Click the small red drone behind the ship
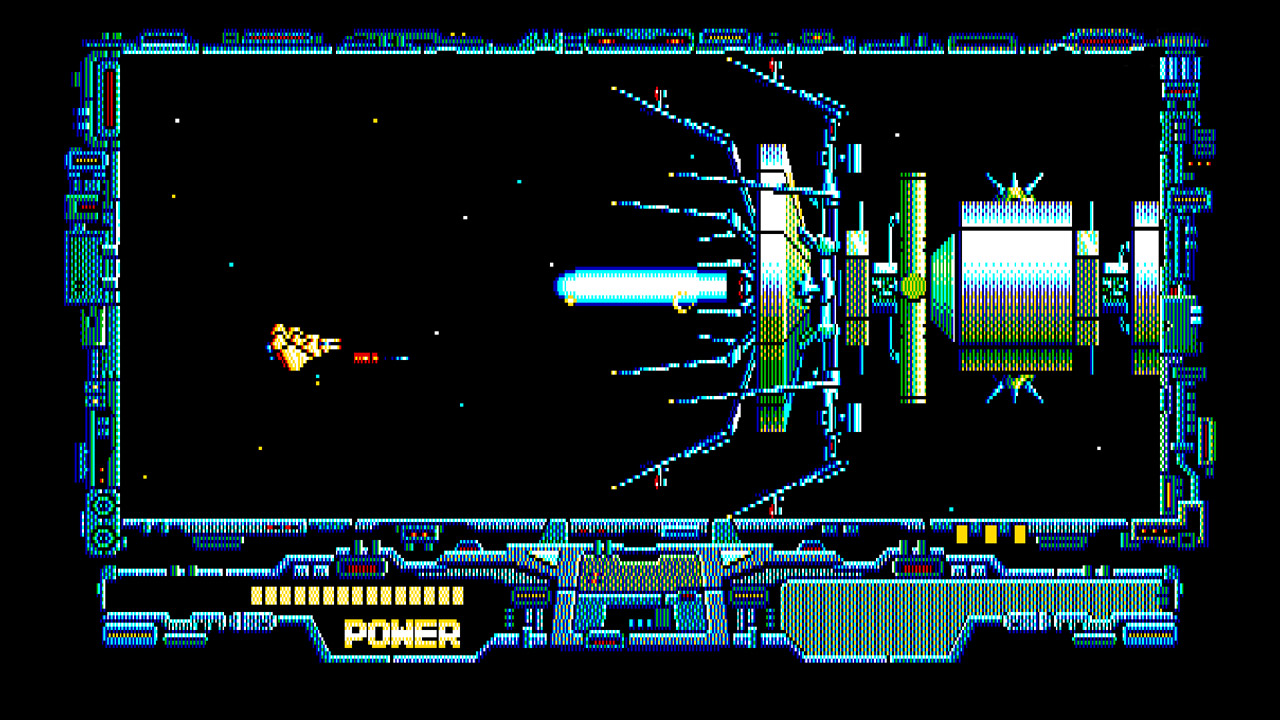 (x=362, y=356)
